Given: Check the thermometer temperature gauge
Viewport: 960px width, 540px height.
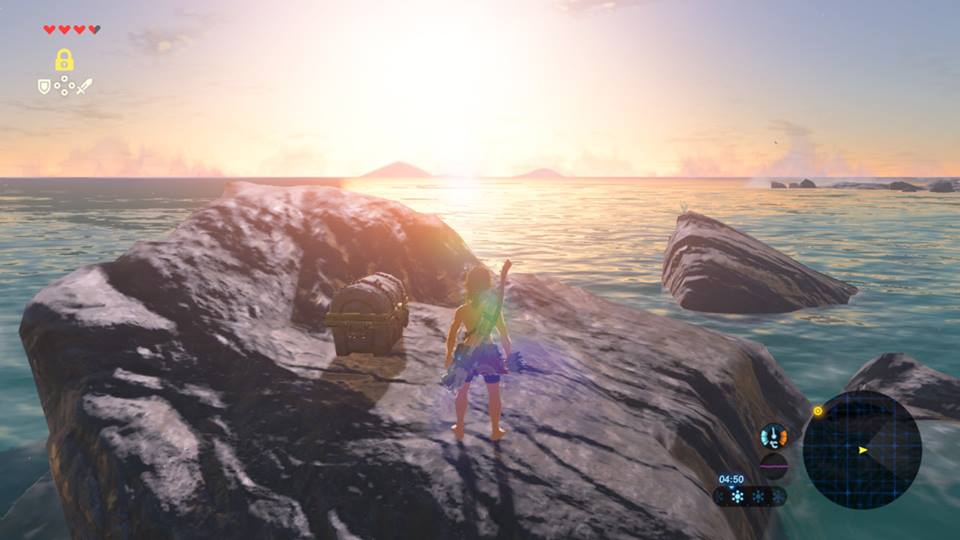Looking at the screenshot, I should (x=773, y=436).
